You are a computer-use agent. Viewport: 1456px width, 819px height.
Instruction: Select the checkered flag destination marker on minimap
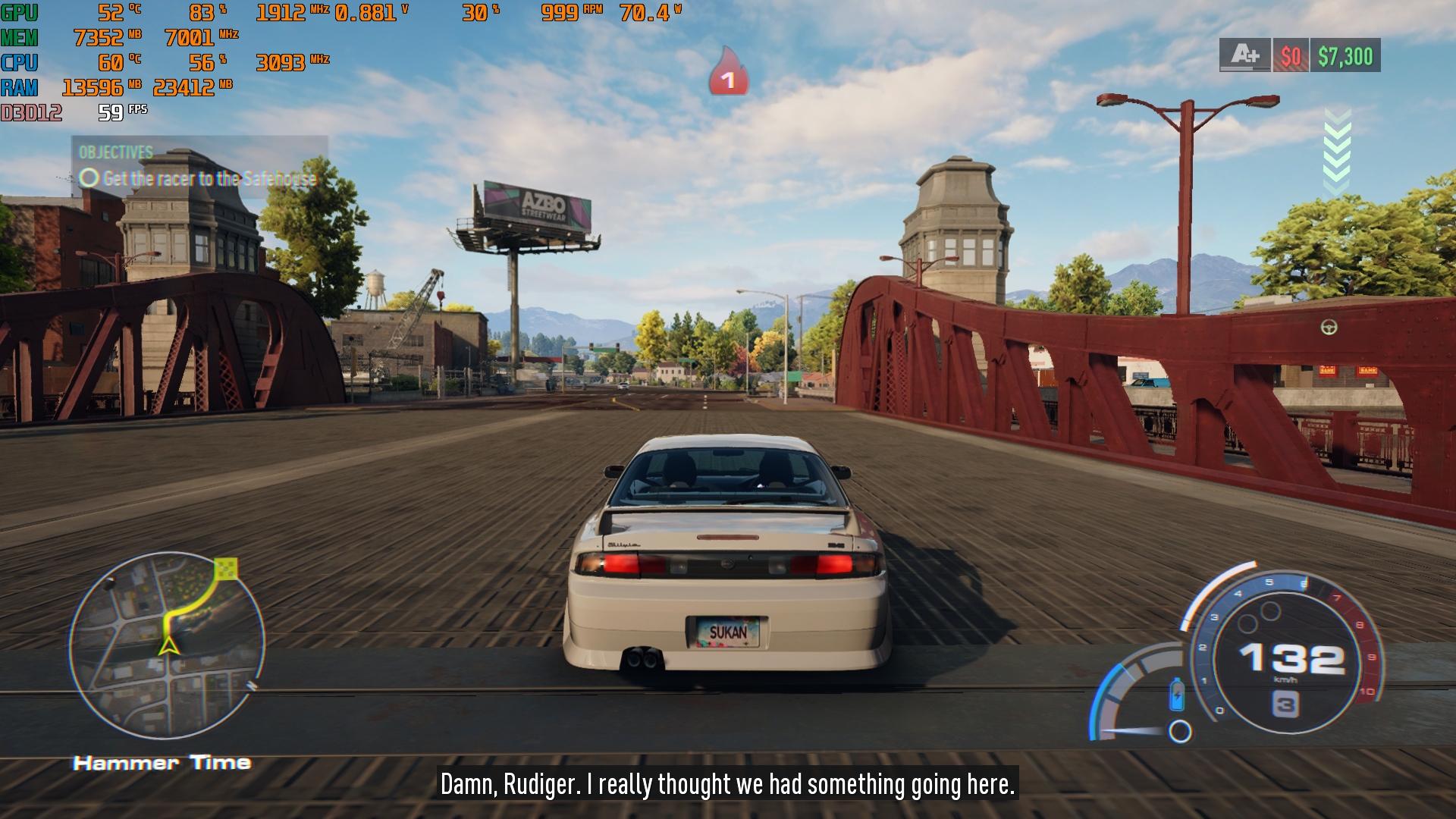click(226, 568)
